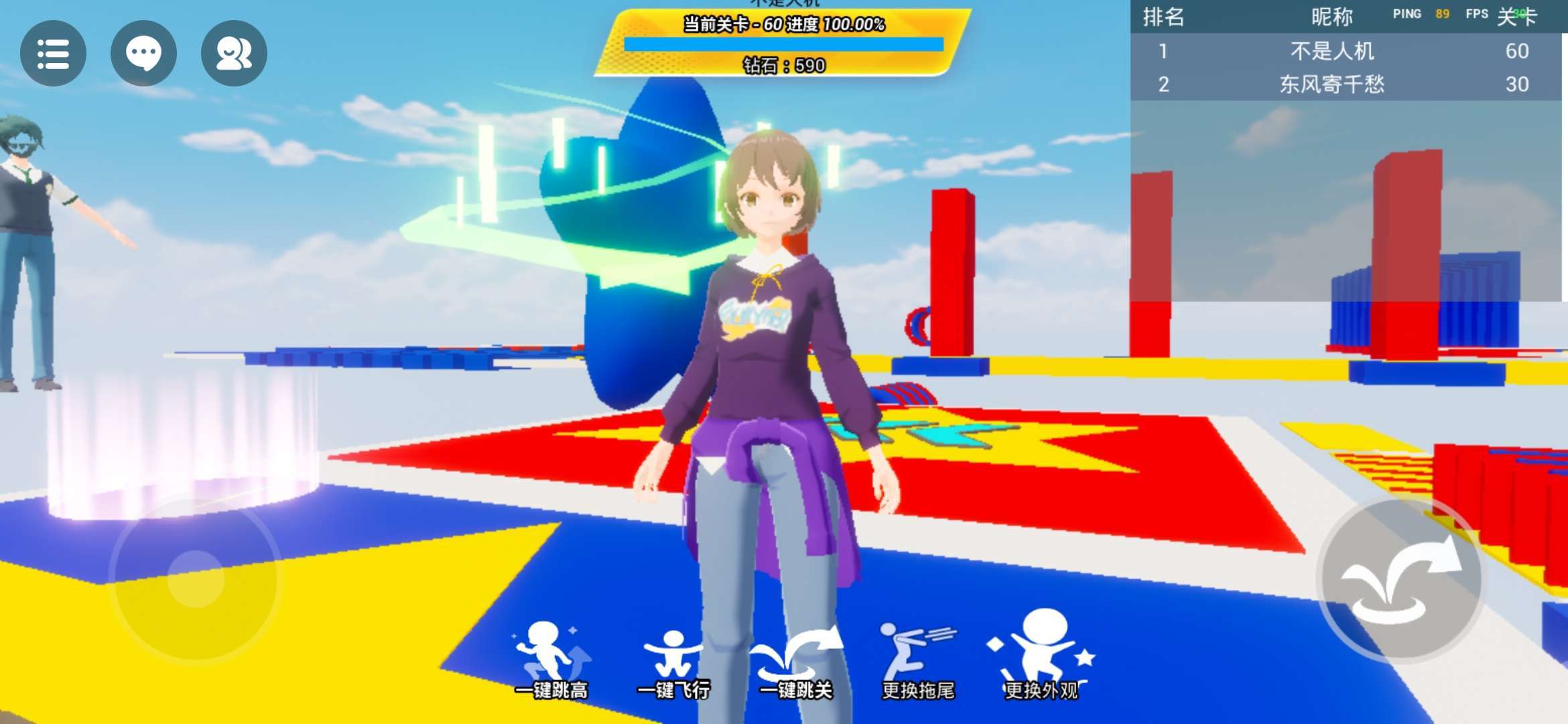
Task: Activate the 一键跳高 high jump skill
Action: 551,658
